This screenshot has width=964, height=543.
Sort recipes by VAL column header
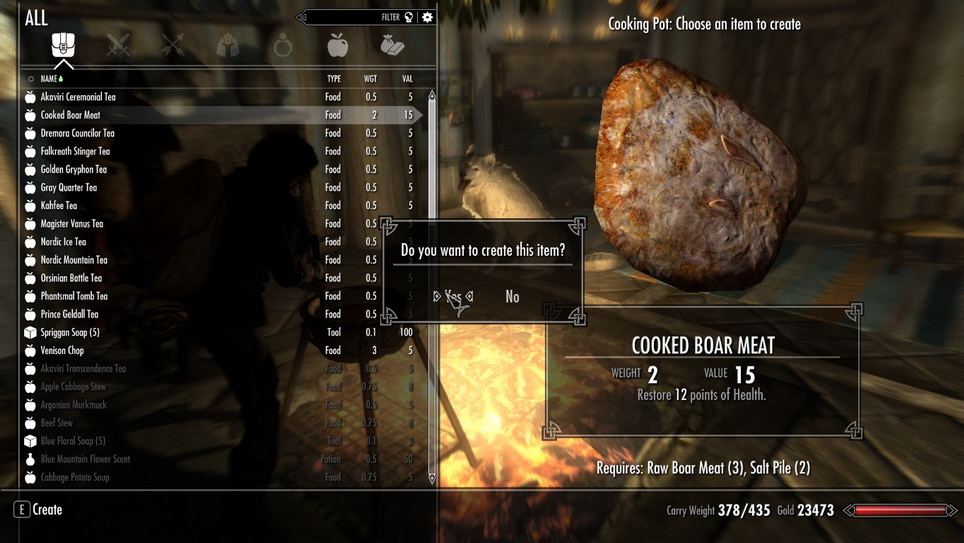pyautogui.click(x=407, y=79)
